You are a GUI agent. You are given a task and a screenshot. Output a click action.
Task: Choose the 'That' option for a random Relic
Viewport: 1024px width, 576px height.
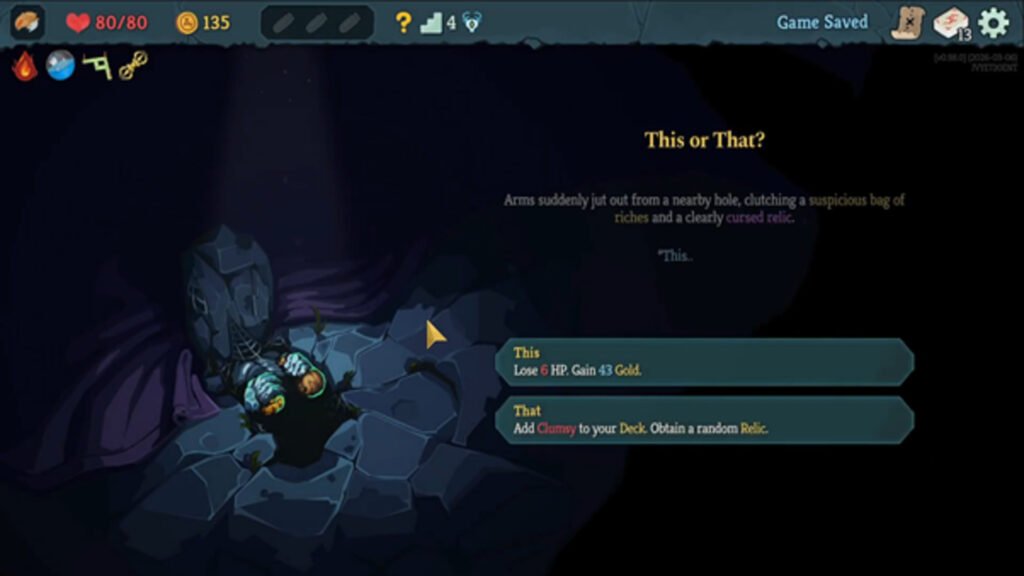tap(705, 420)
